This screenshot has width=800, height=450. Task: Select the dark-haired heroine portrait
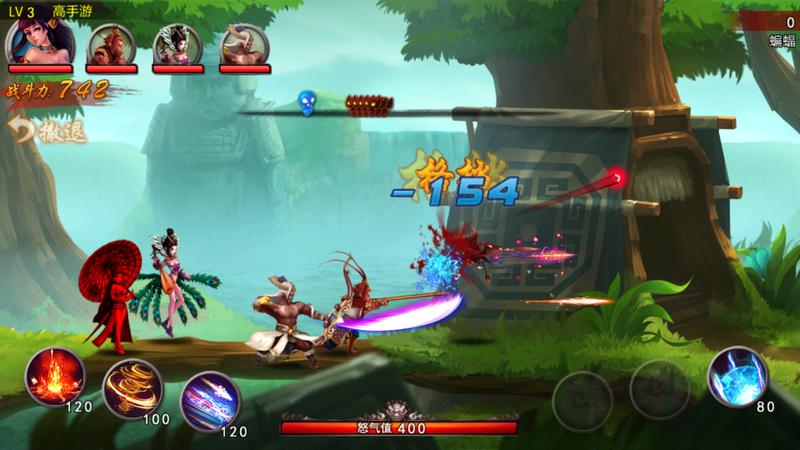[33, 41]
